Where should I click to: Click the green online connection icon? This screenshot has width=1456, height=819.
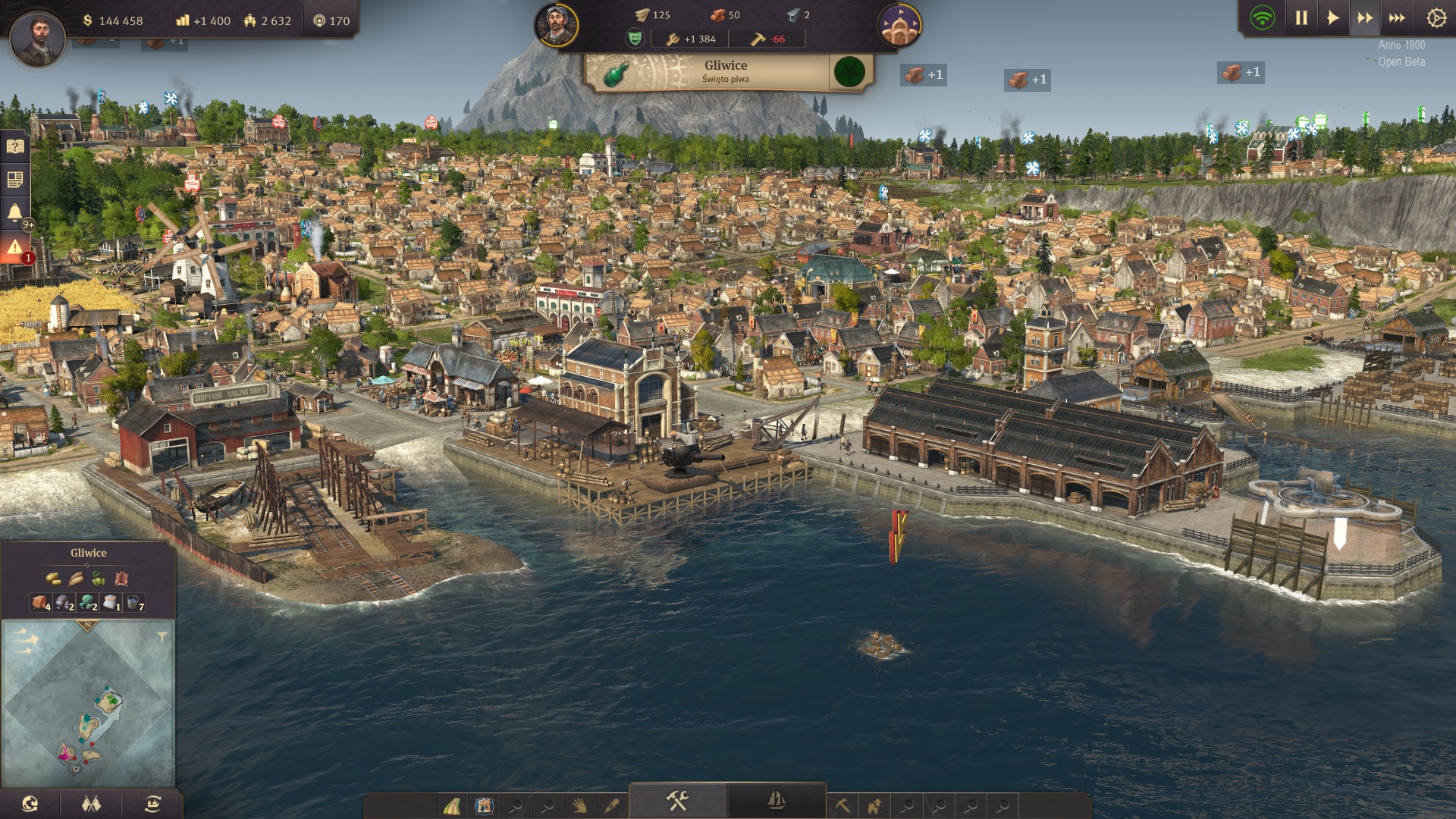1263,18
